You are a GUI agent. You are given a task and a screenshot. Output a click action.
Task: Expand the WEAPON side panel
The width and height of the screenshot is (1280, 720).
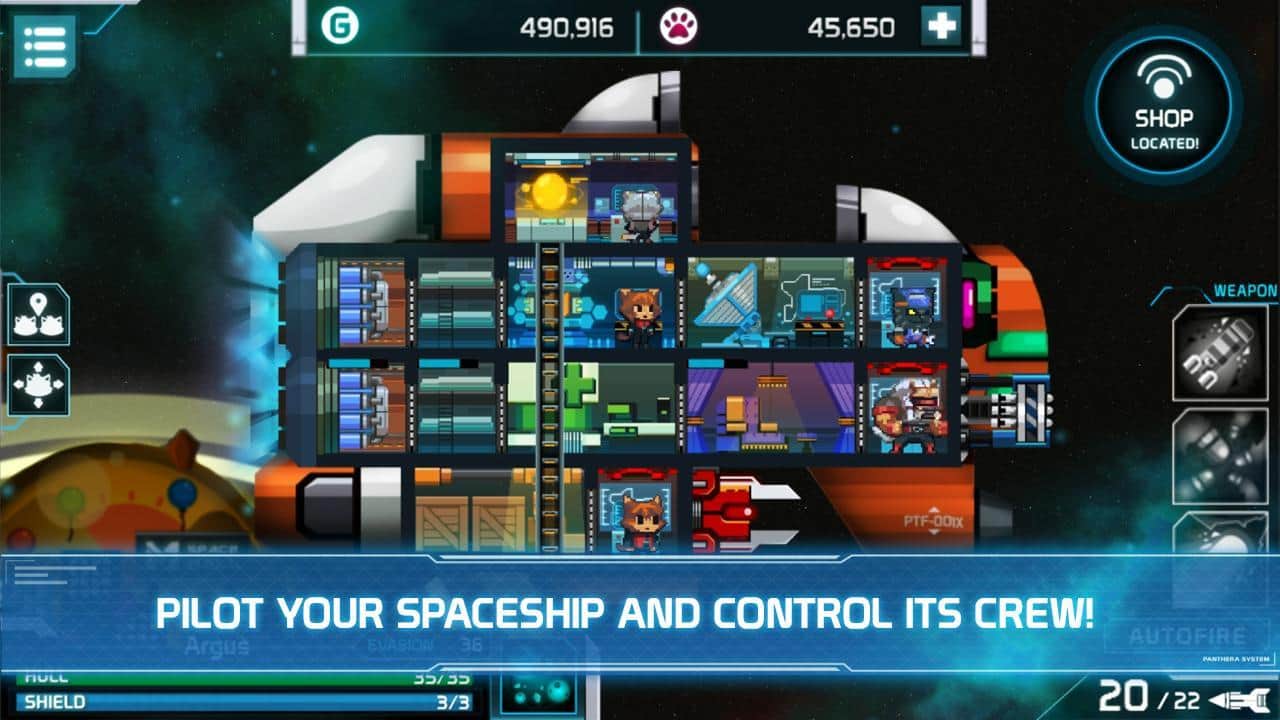[1244, 288]
